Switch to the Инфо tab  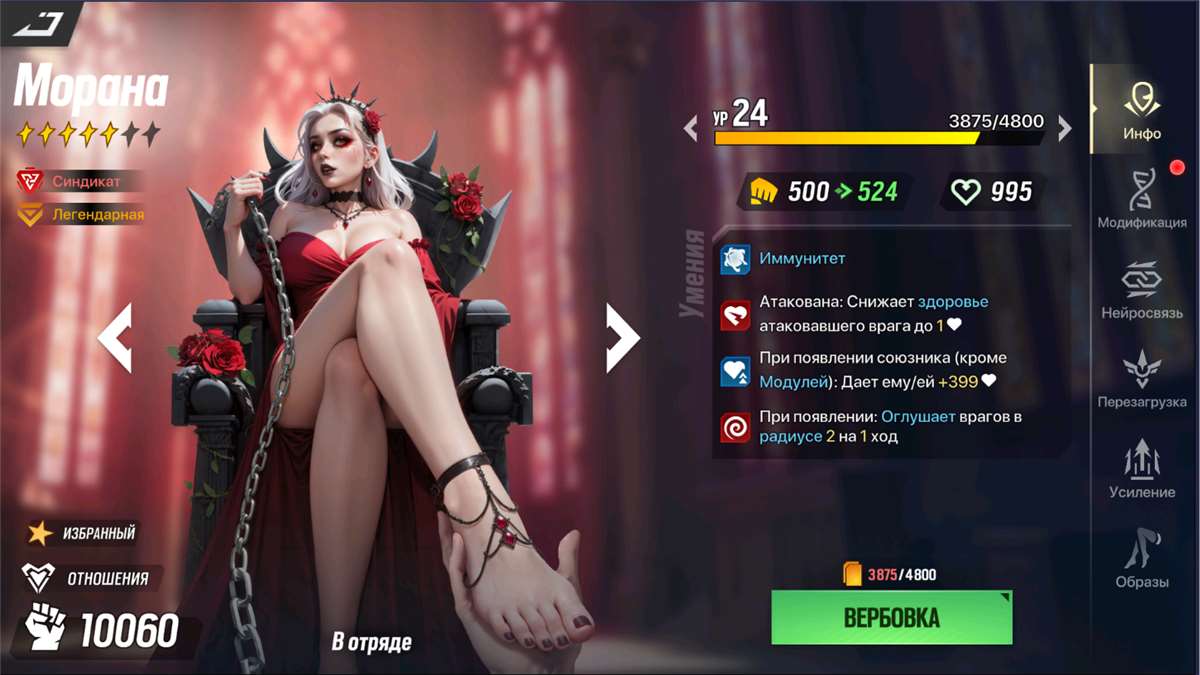1141,109
